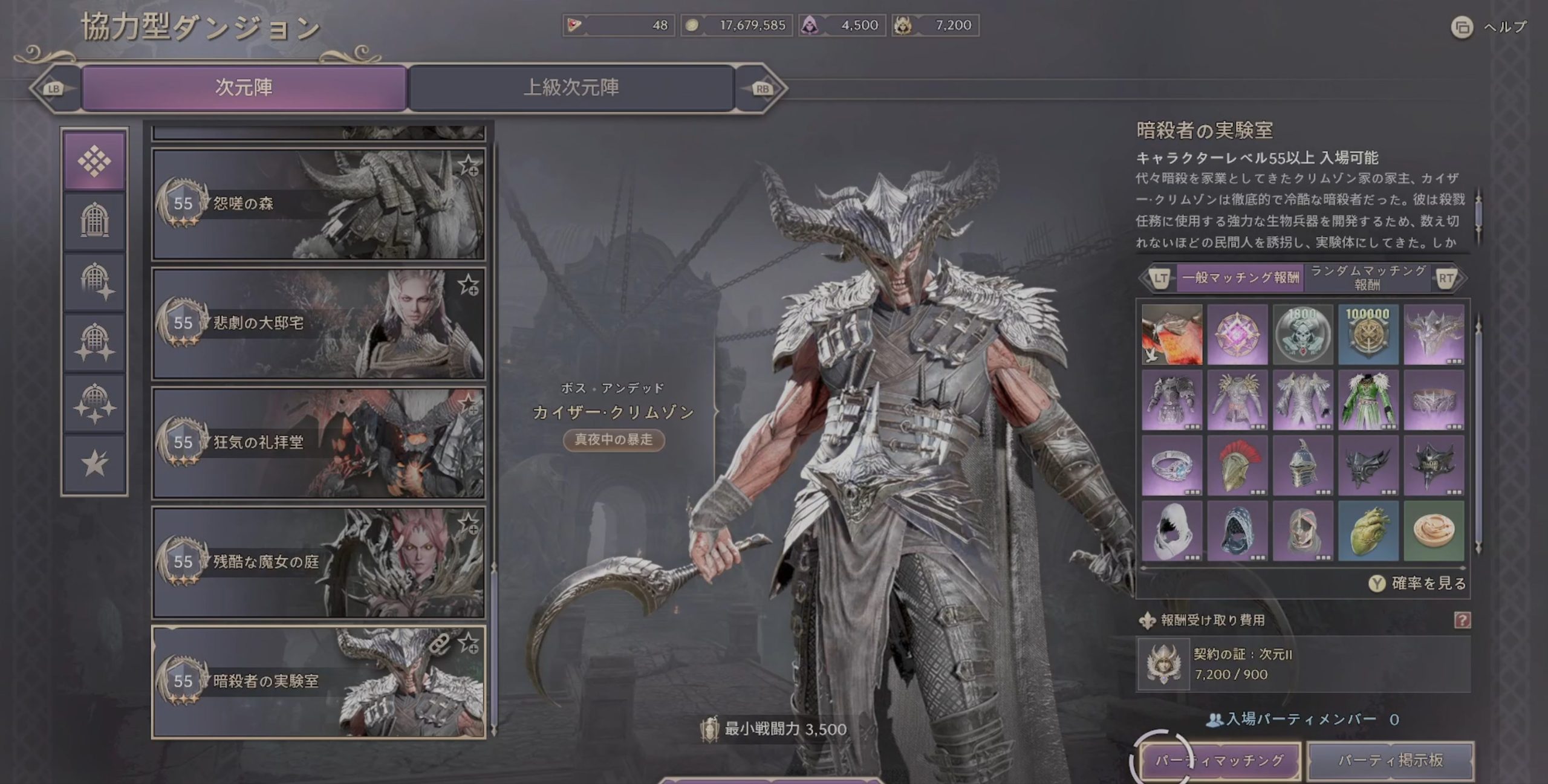Click the 真夜中の暴走 boss tag
The image size is (1548, 784).
[613, 439]
